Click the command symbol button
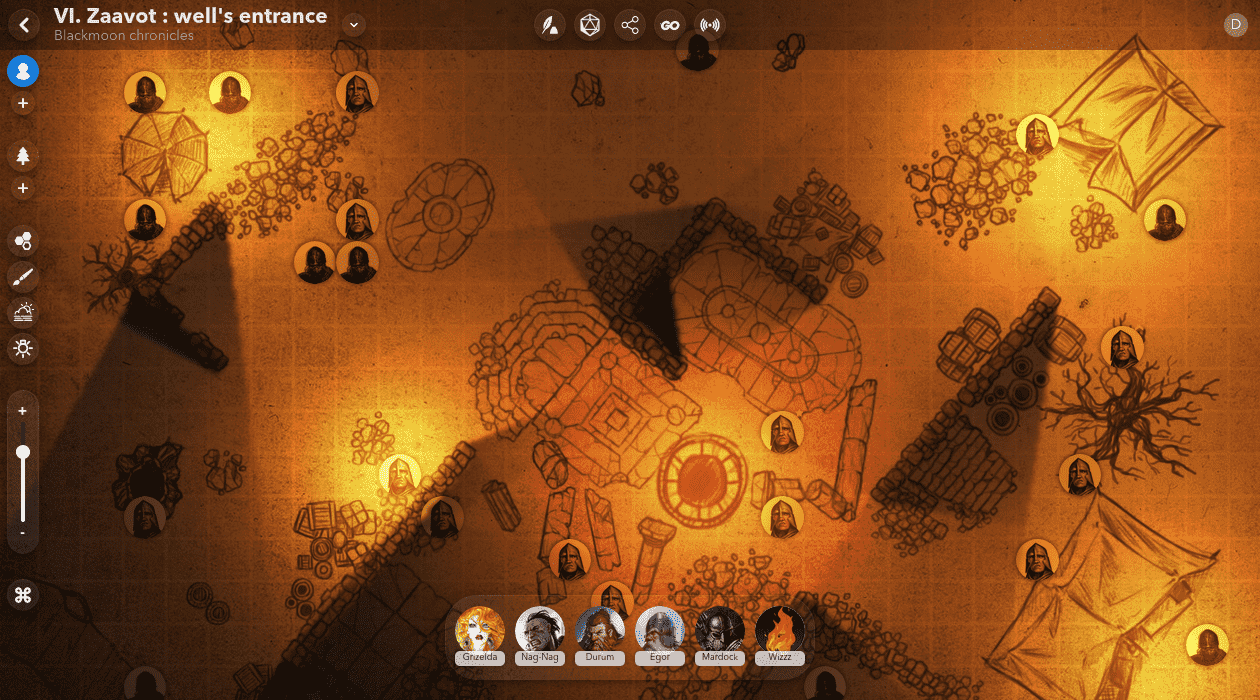The image size is (1260, 700). pos(23,595)
